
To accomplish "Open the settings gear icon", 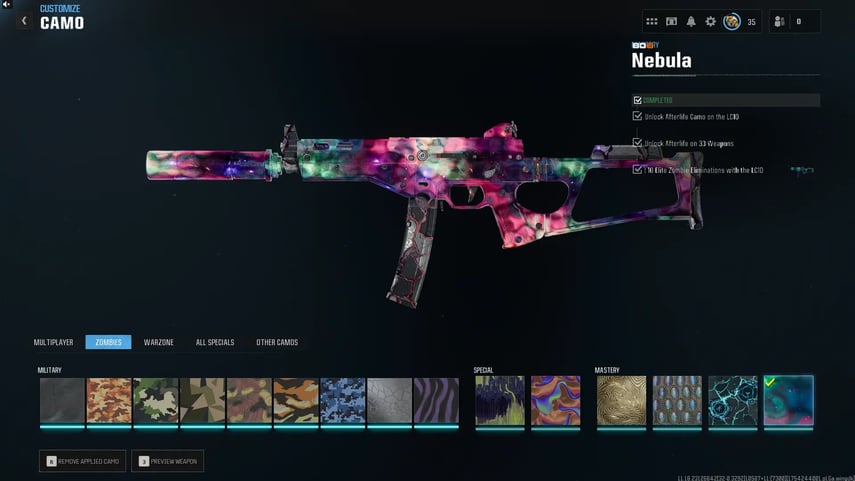I will click(x=711, y=21).
